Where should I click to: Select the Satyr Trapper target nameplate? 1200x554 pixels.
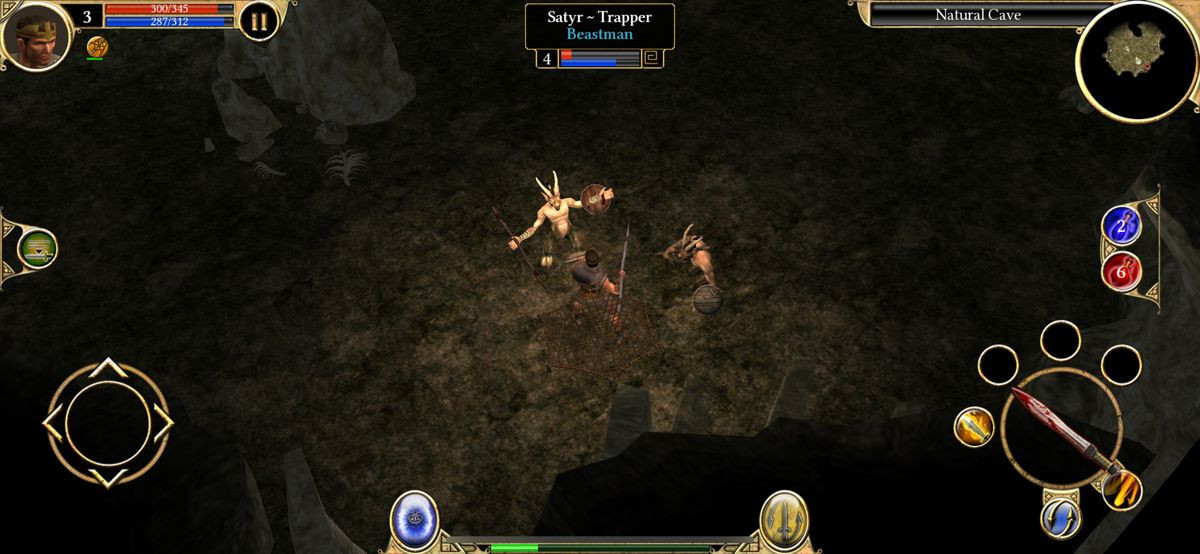[x=600, y=26]
